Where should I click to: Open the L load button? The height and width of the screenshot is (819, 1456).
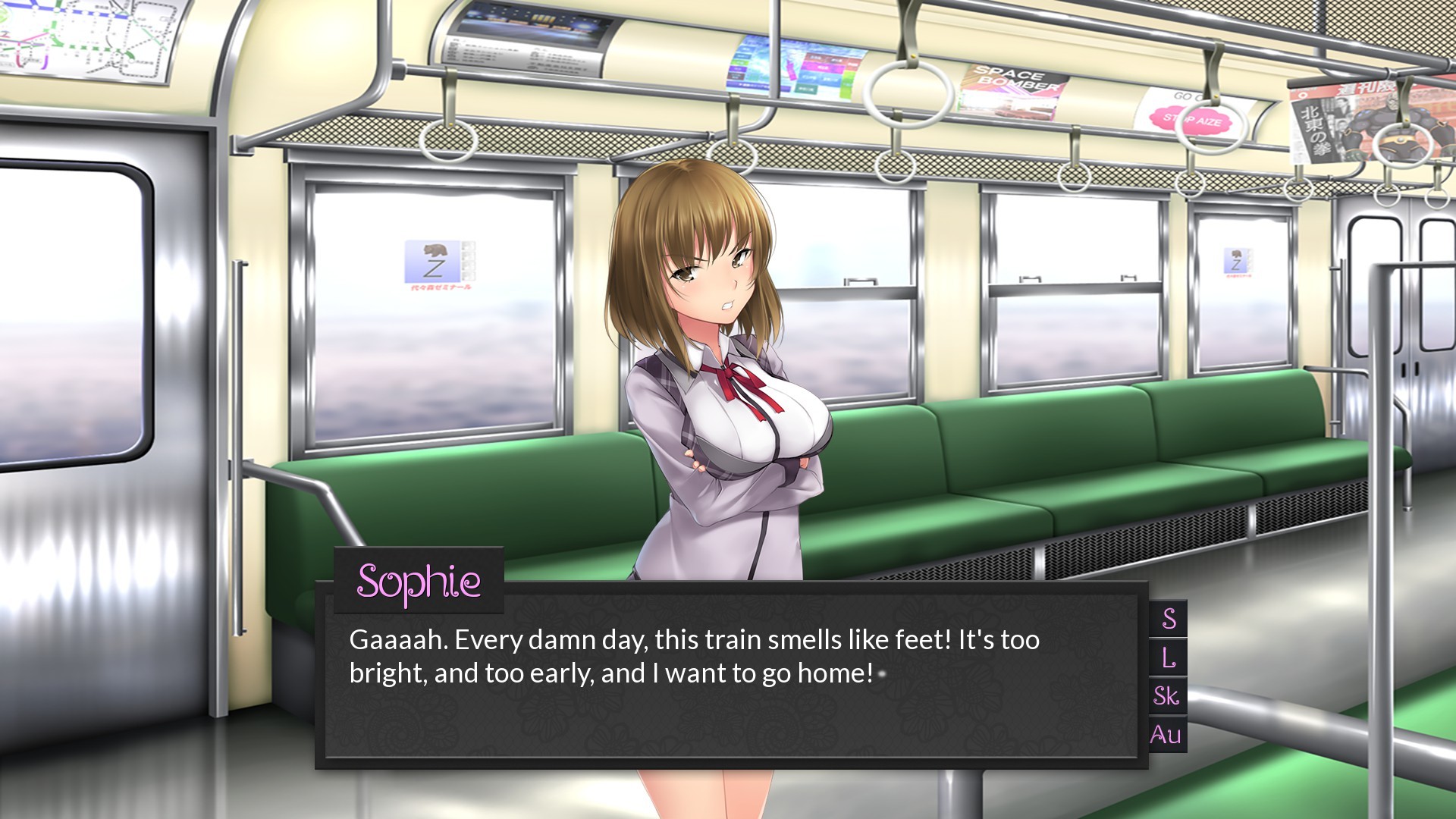[x=1169, y=657]
